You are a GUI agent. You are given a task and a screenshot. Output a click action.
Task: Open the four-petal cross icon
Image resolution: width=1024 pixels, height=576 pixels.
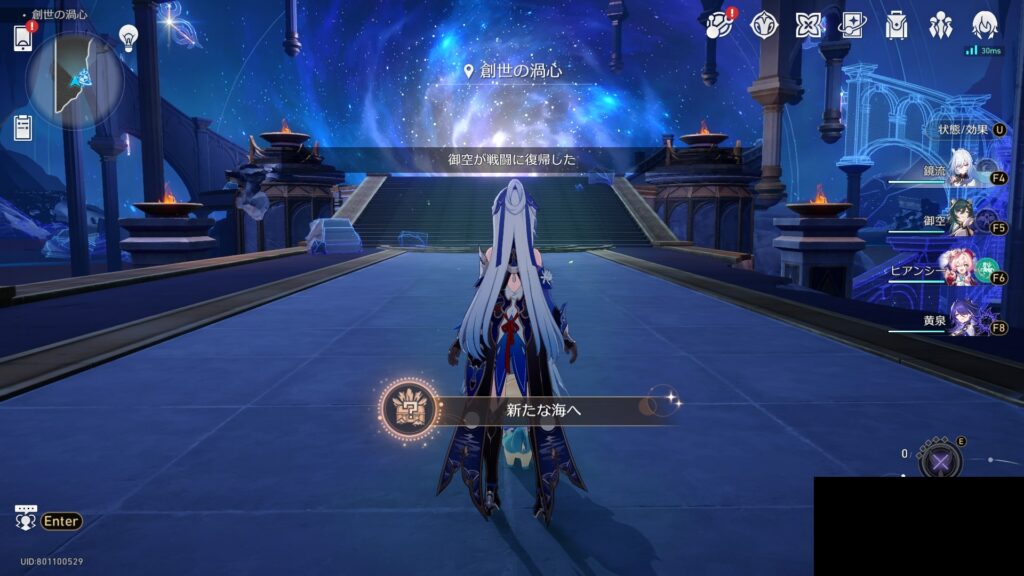click(809, 25)
